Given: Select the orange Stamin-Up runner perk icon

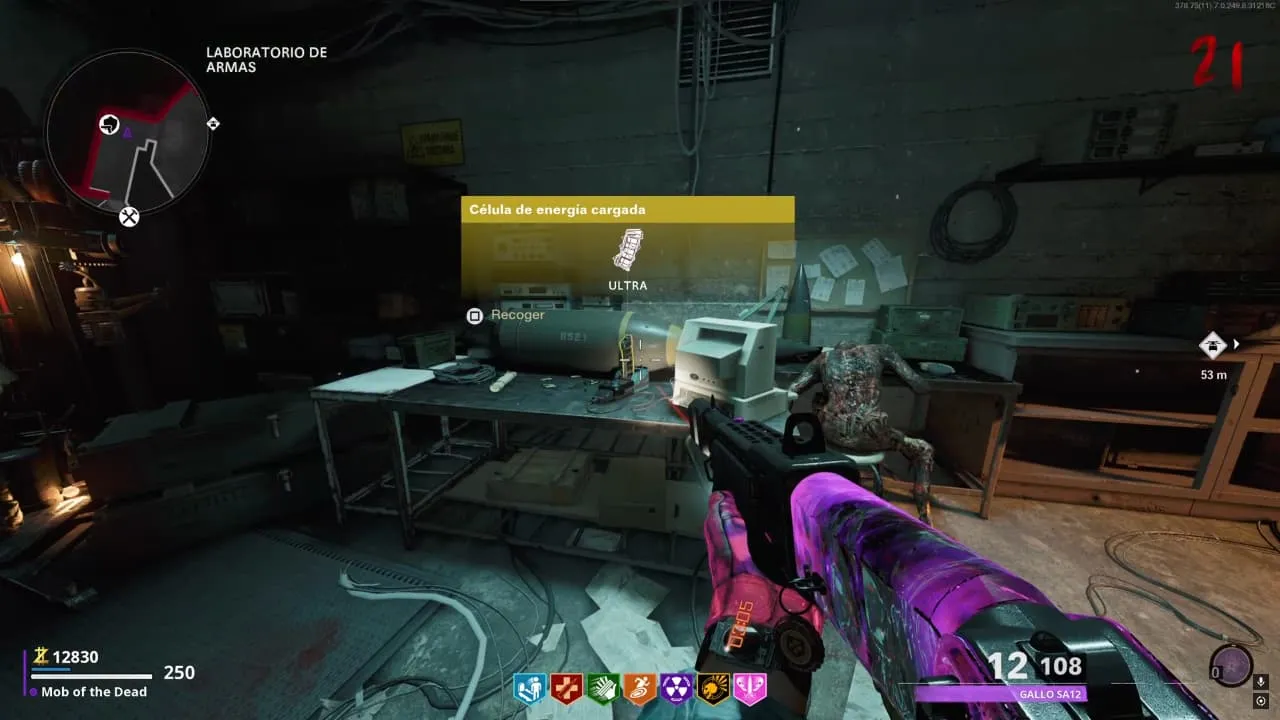Looking at the screenshot, I should (x=638, y=688).
